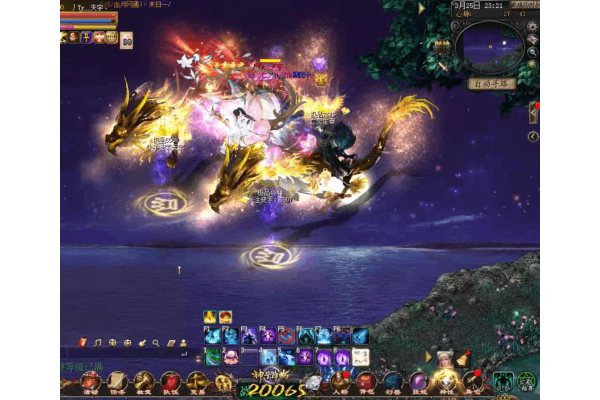The image size is (600, 400).
Task: Toggle the side panel arrow with red dot
Action: point(534,111)
